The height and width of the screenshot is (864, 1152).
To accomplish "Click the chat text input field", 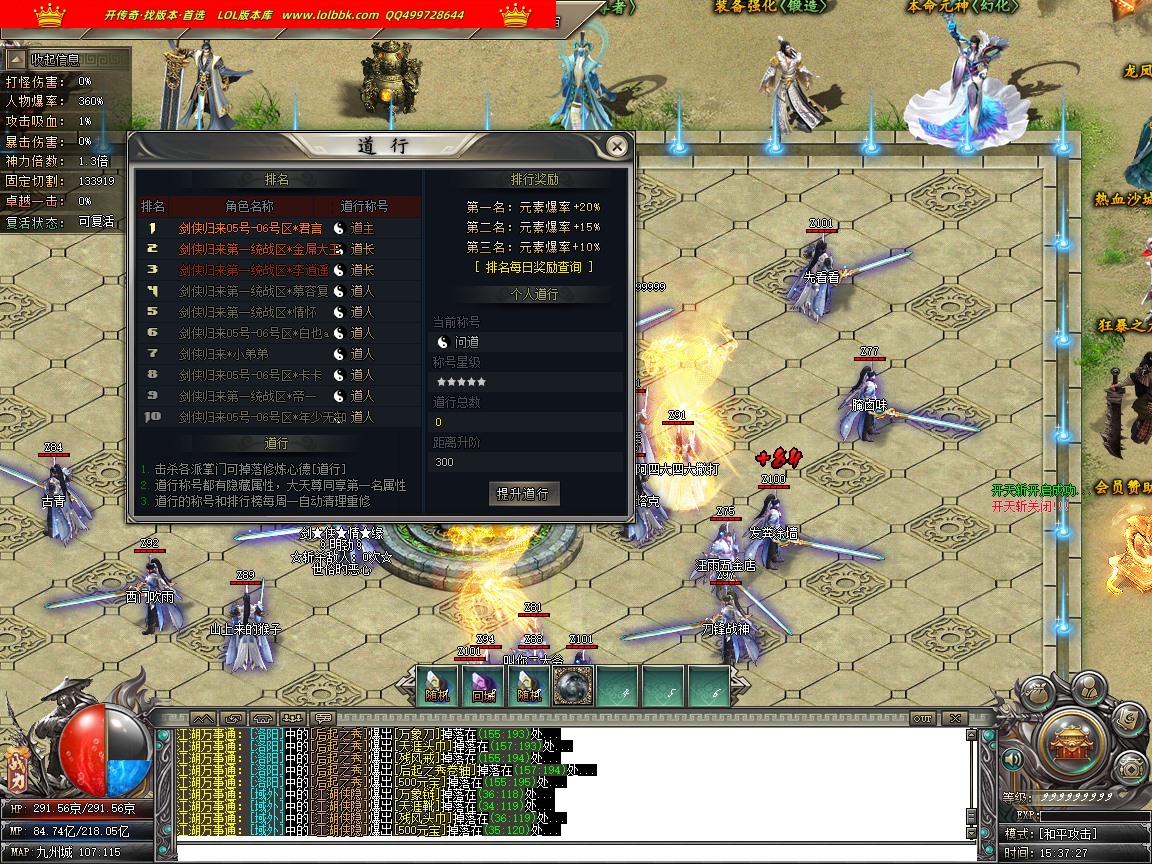I will pos(570,852).
